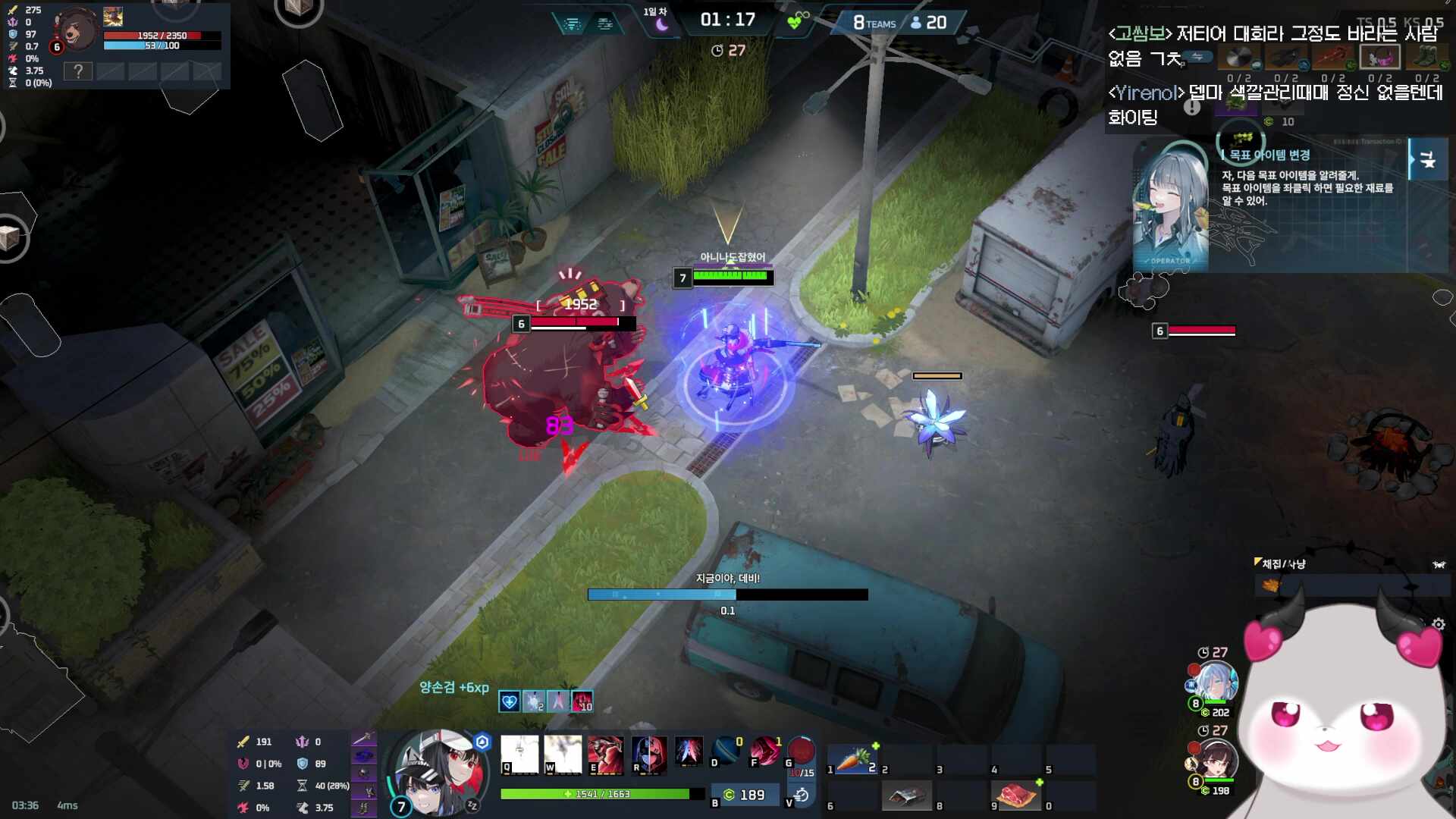The height and width of the screenshot is (819, 1456).
Task: Select the carrot in inventory slot 1
Action: point(855,758)
